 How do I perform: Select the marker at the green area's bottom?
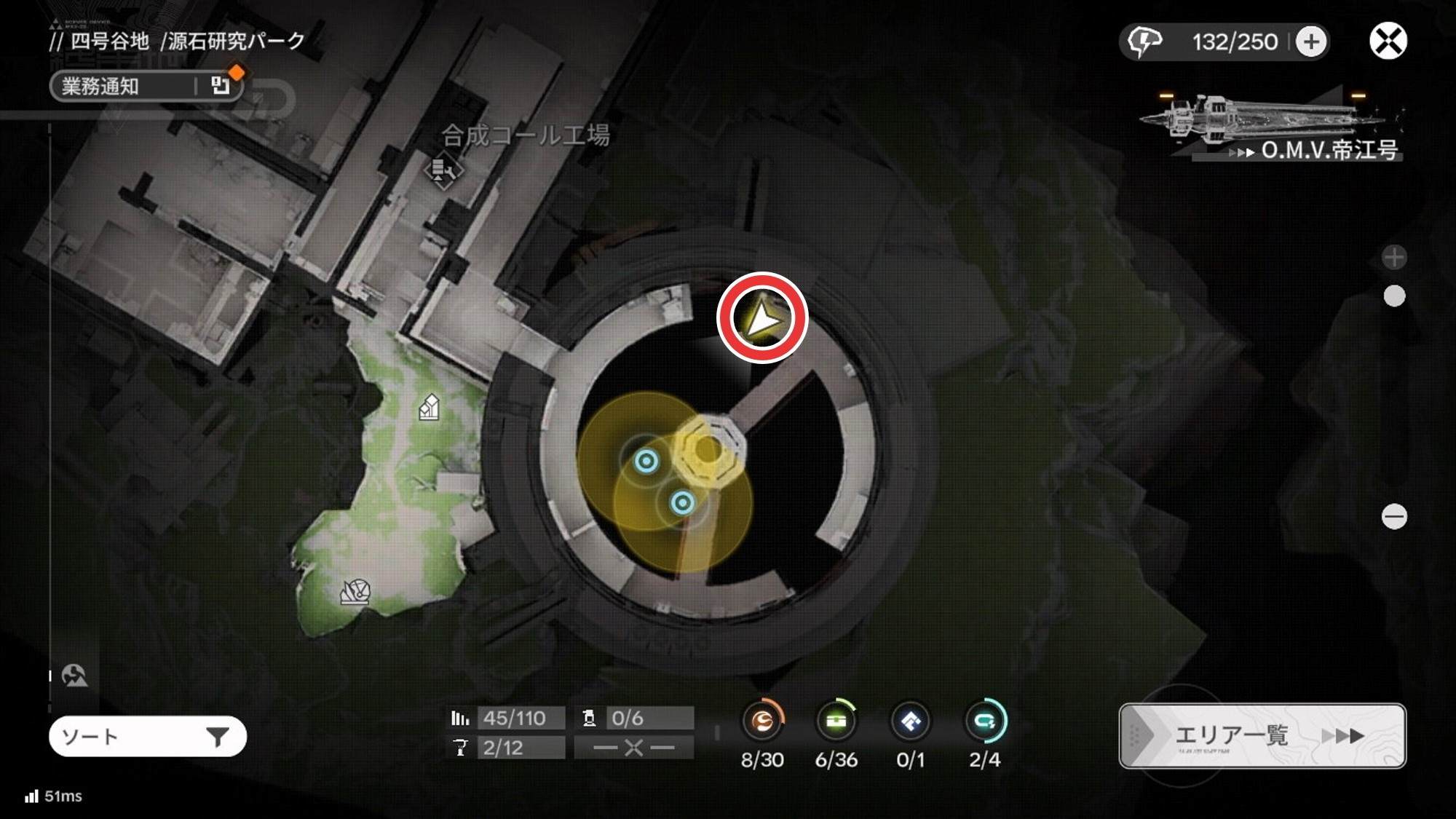pos(355,591)
